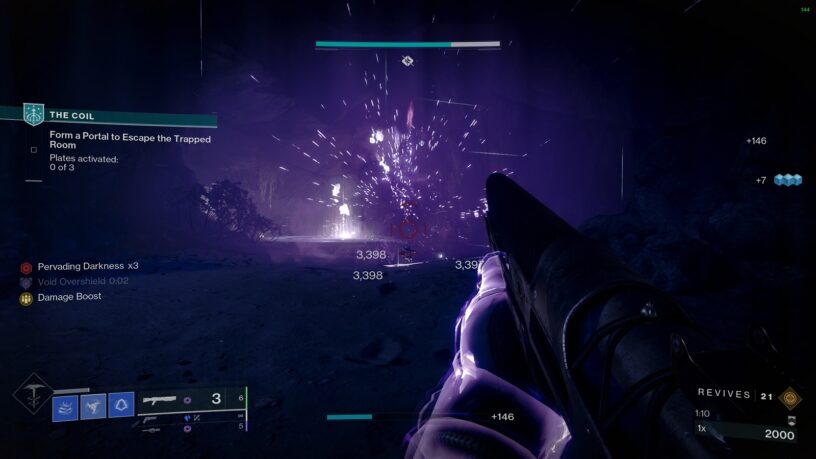Click the Damage Boost buff icon
This screenshot has height=459, width=816.
26,297
